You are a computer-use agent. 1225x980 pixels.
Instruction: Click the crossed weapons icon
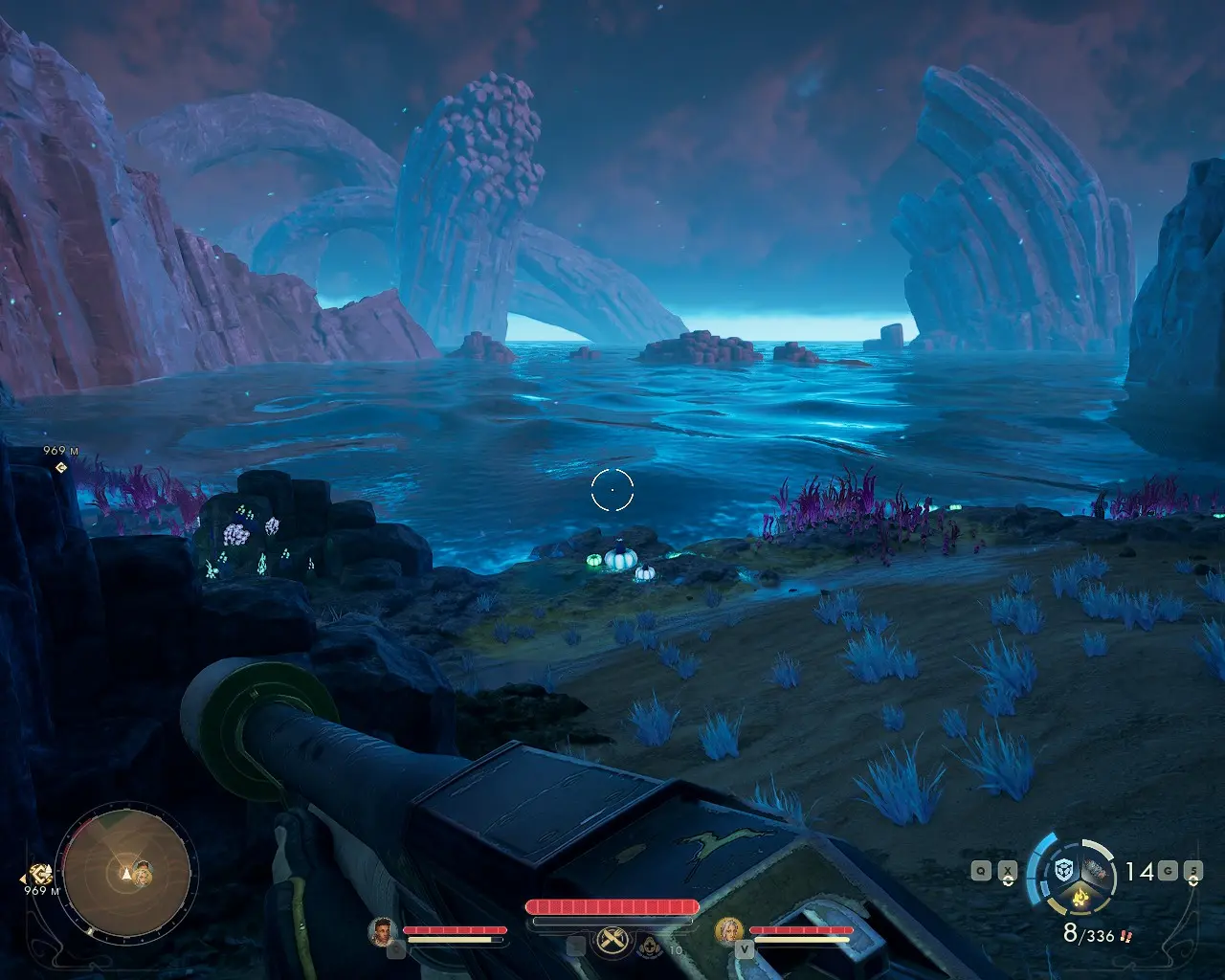(x=611, y=942)
